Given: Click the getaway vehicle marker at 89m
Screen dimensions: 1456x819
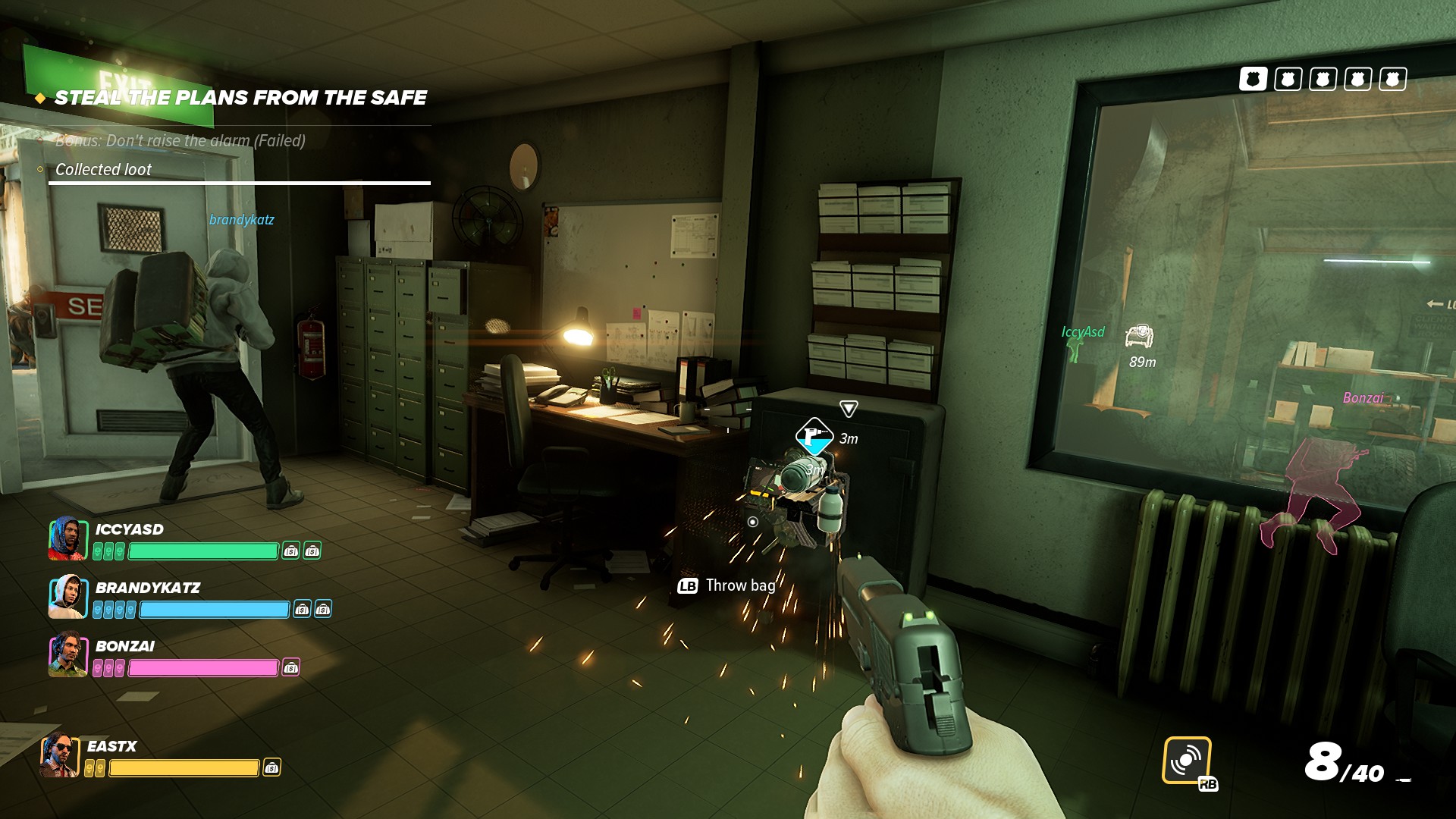Looking at the screenshot, I should point(1138,335).
